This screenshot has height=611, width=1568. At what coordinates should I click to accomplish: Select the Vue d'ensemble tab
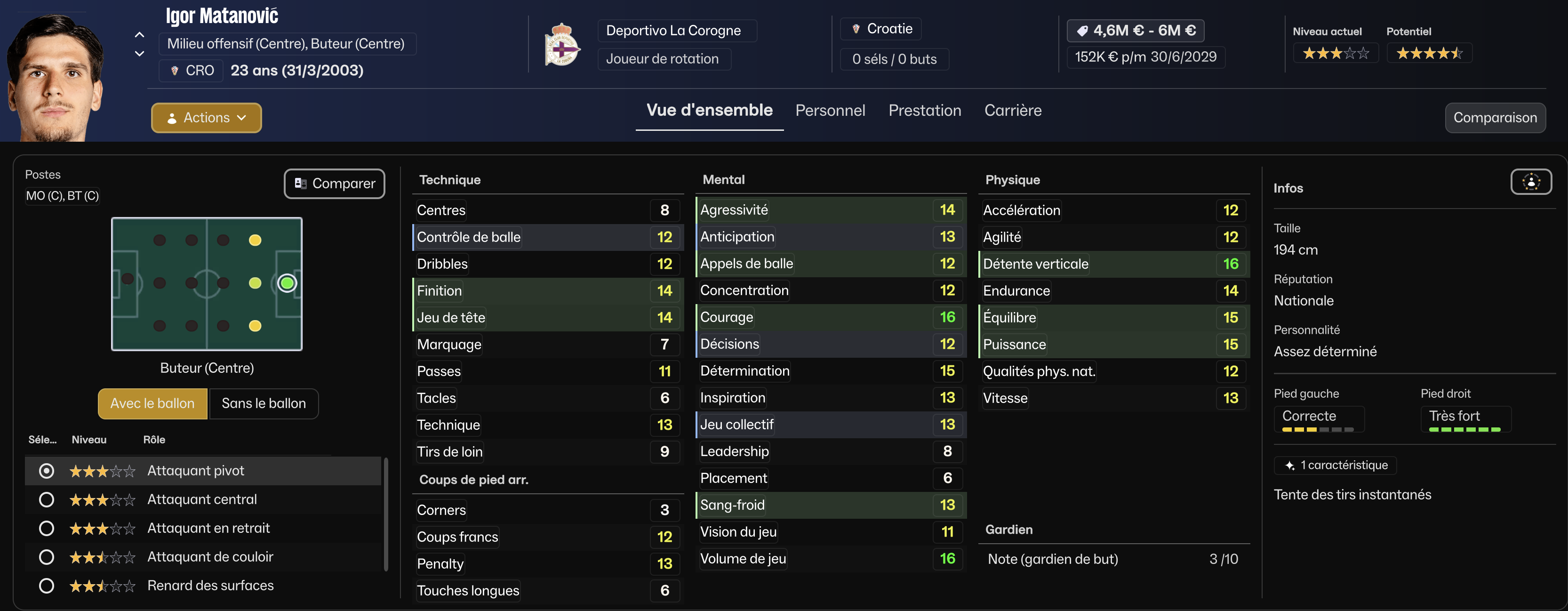[x=709, y=110]
